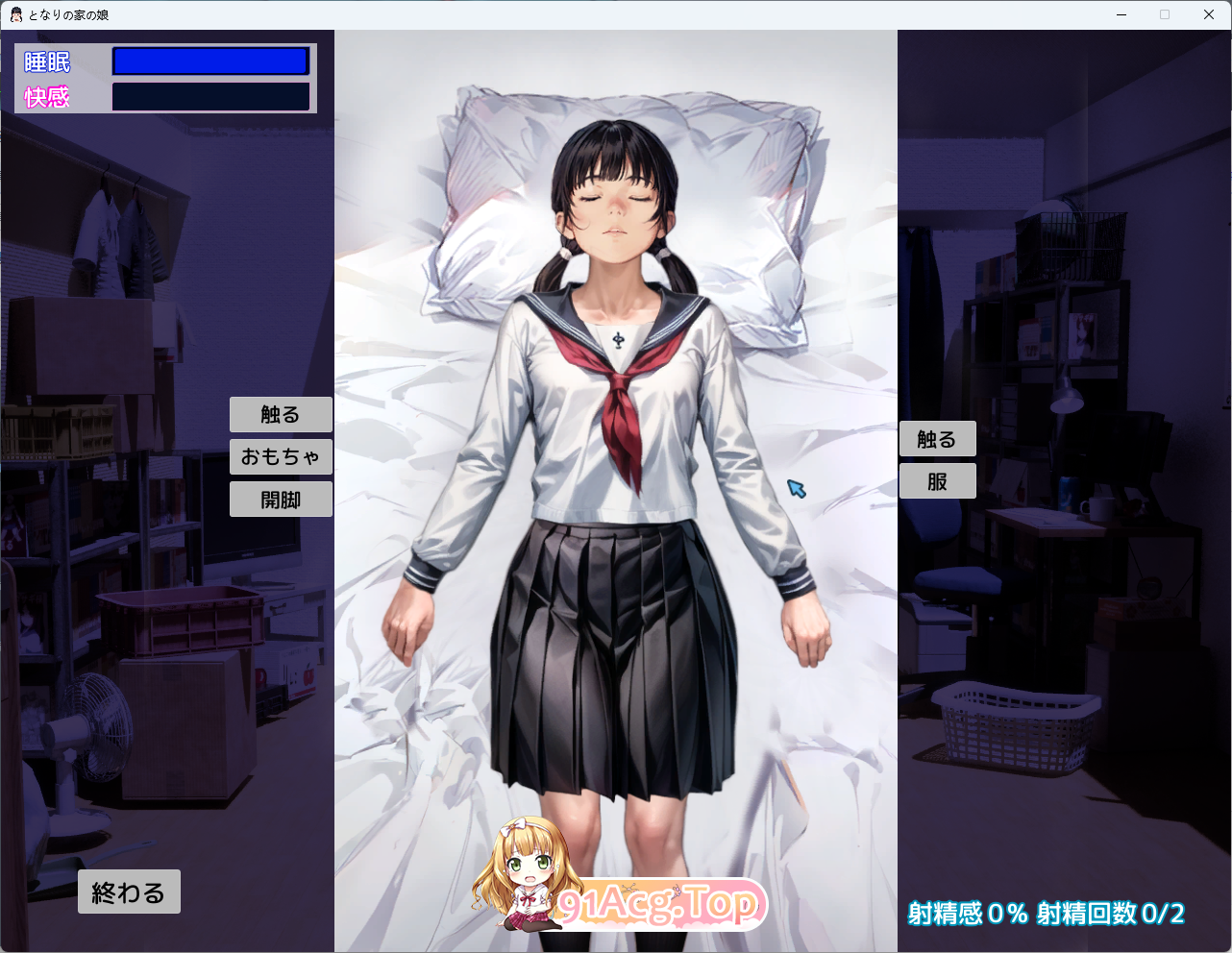Screen dimensions: 1232x953
Task: Select the おもちゃ (toy) option
Action: 281,456
